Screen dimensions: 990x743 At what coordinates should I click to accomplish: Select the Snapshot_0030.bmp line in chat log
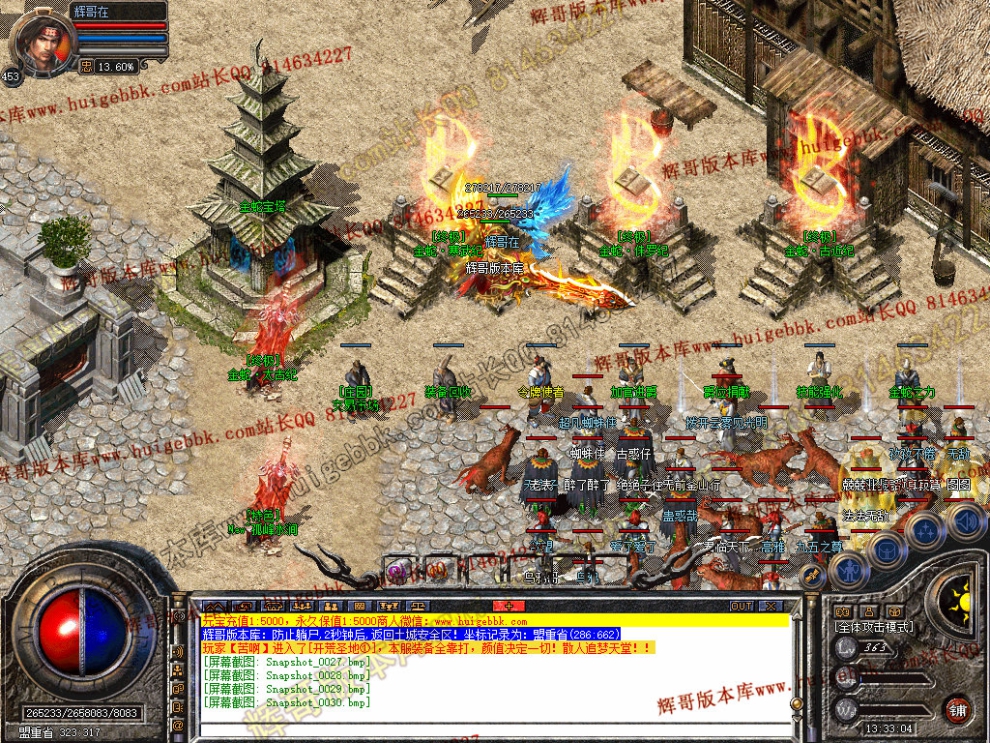click(286, 702)
